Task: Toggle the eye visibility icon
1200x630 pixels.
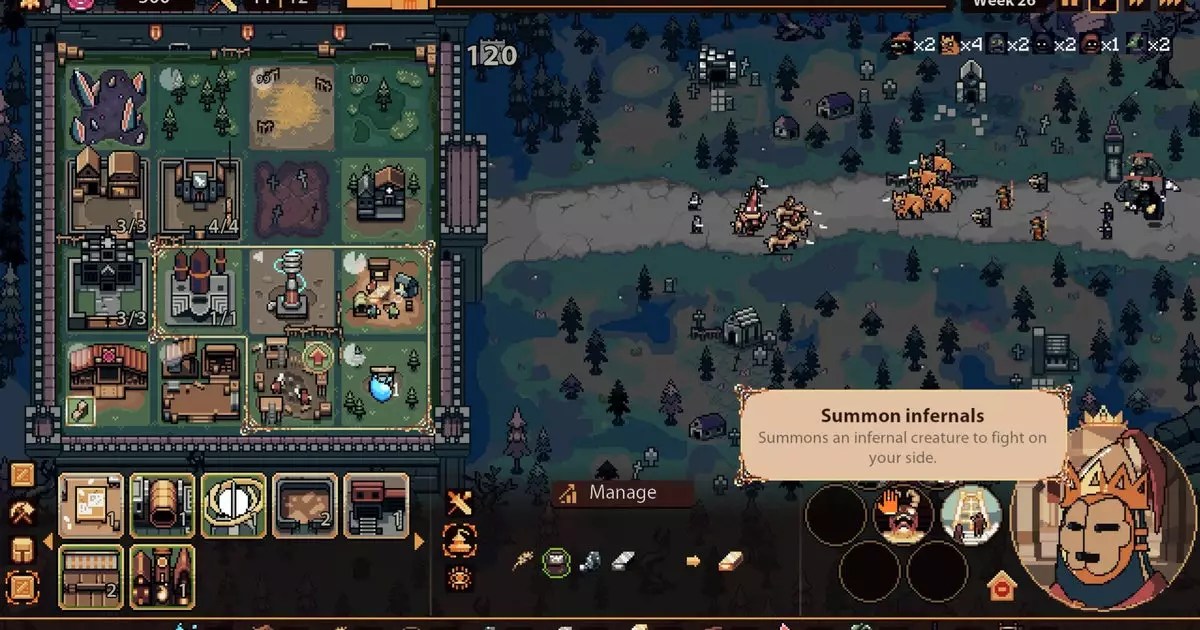Action: 459,576
